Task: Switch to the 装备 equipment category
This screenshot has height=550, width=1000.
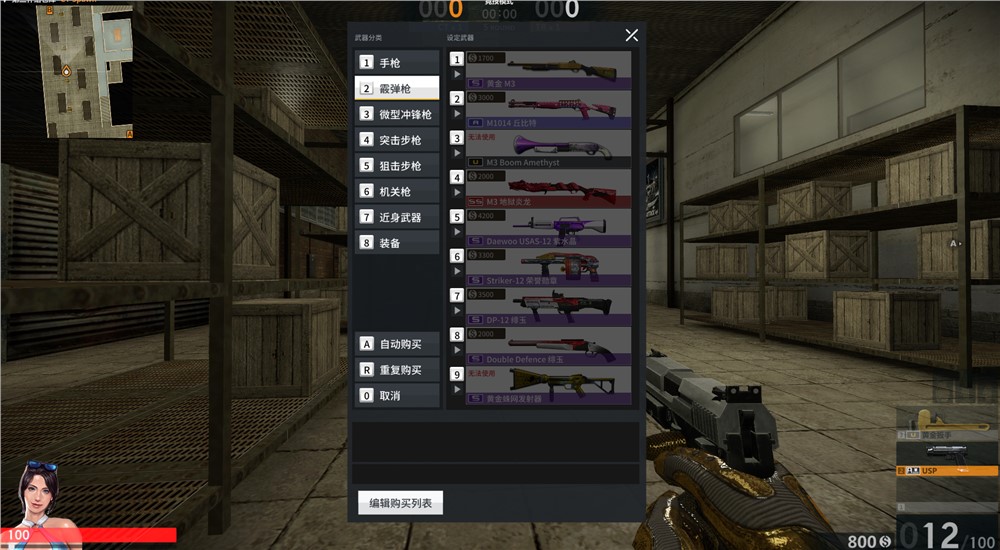Action: tap(397, 243)
